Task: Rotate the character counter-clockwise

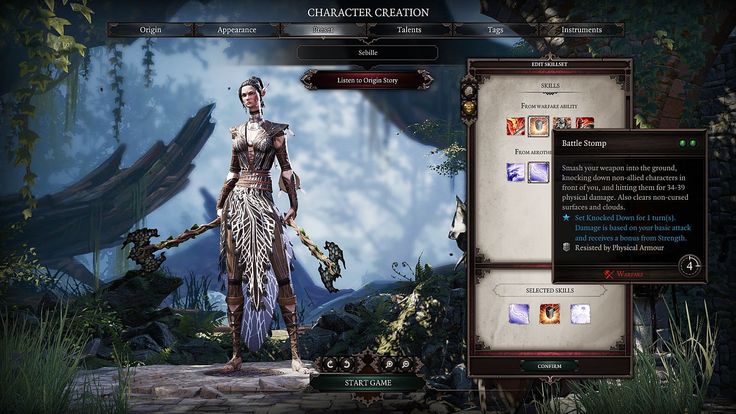Action: [x=330, y=364]
